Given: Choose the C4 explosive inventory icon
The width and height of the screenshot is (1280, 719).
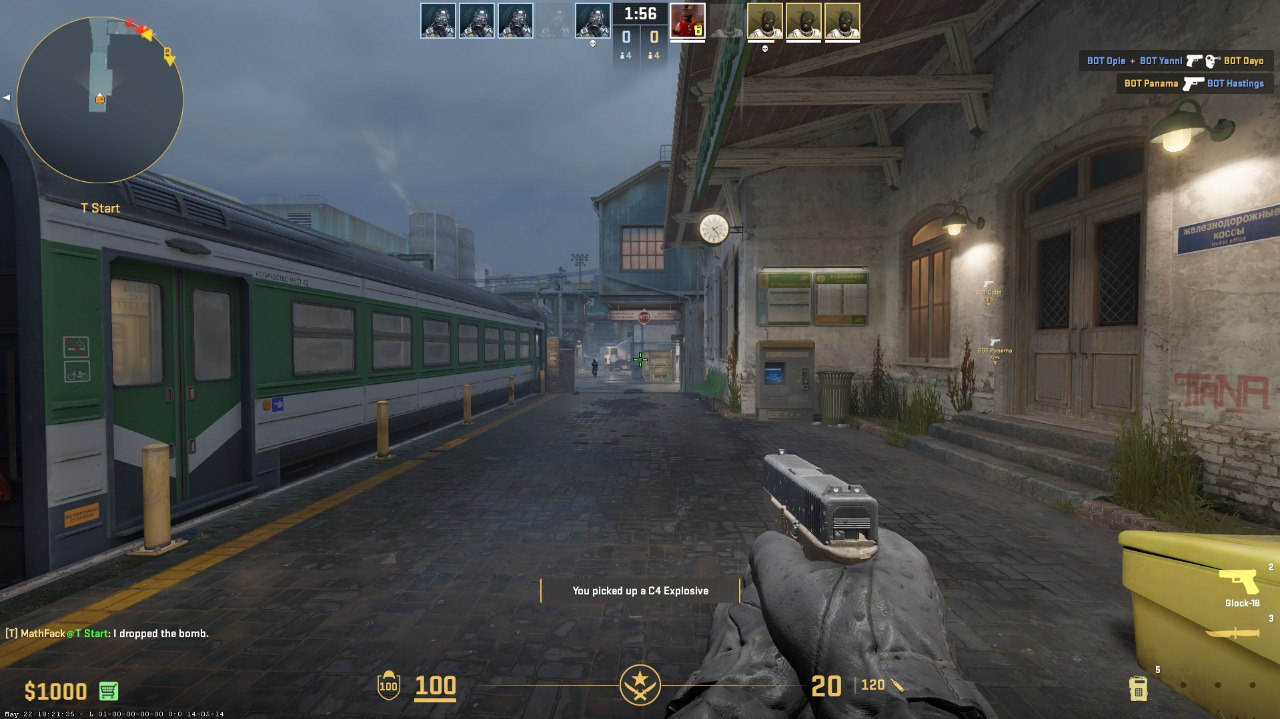Looking at the screenshot, I should [x=1137, y=688].
